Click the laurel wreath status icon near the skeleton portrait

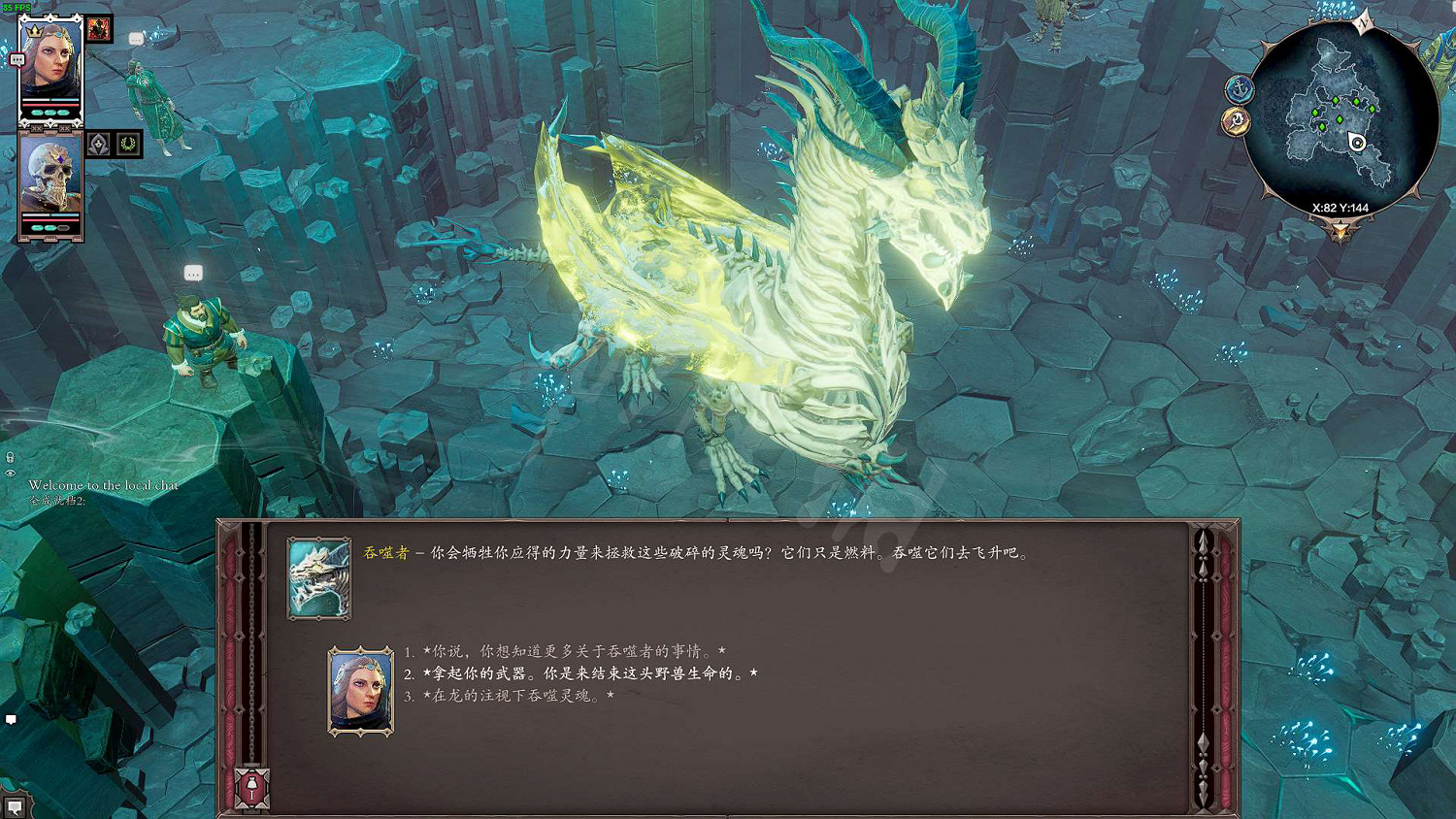point(129,144)
